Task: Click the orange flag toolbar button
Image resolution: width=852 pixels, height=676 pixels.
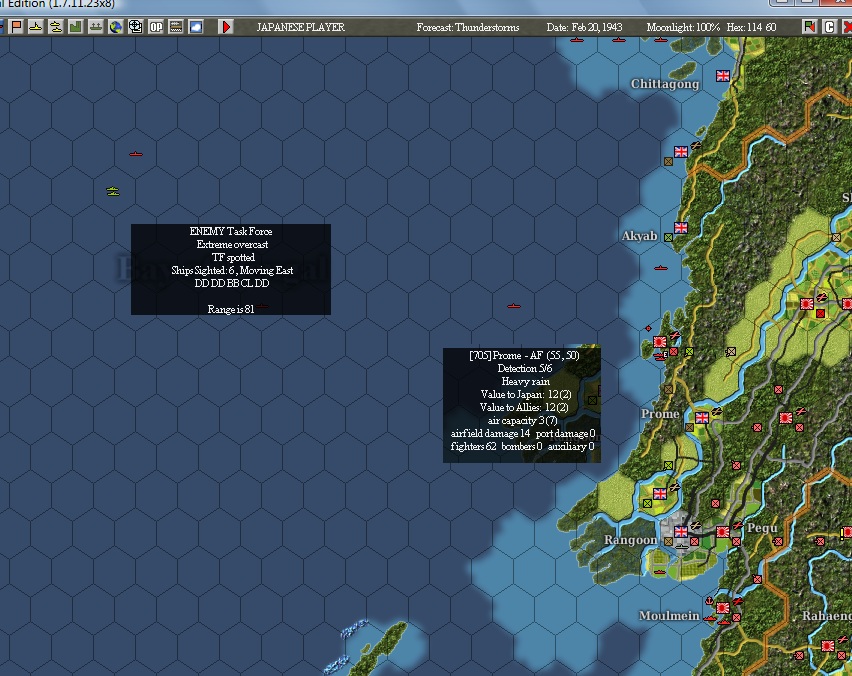Action: coord(16,27)
